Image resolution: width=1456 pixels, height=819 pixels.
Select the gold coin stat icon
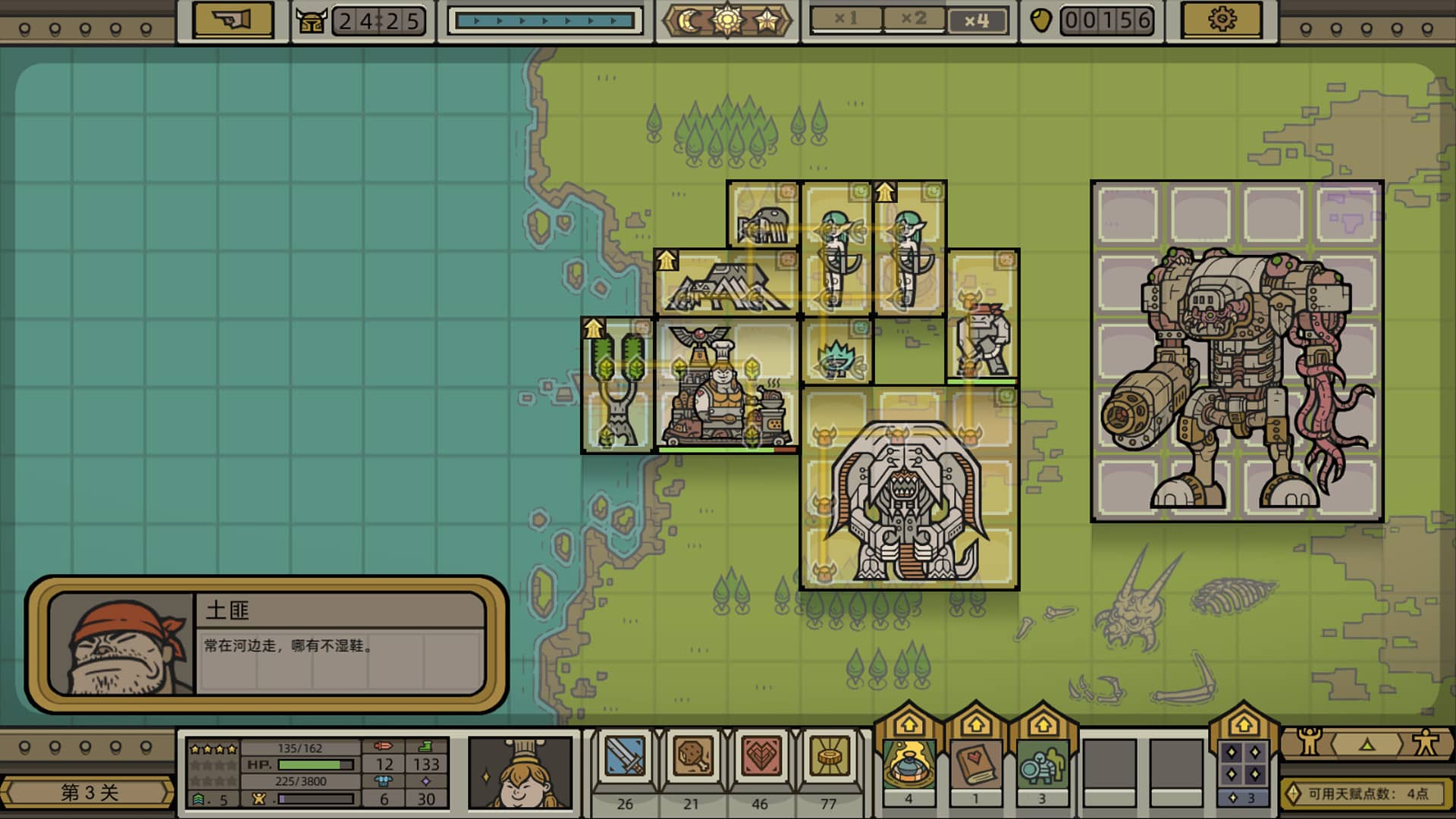pos(829,759)
